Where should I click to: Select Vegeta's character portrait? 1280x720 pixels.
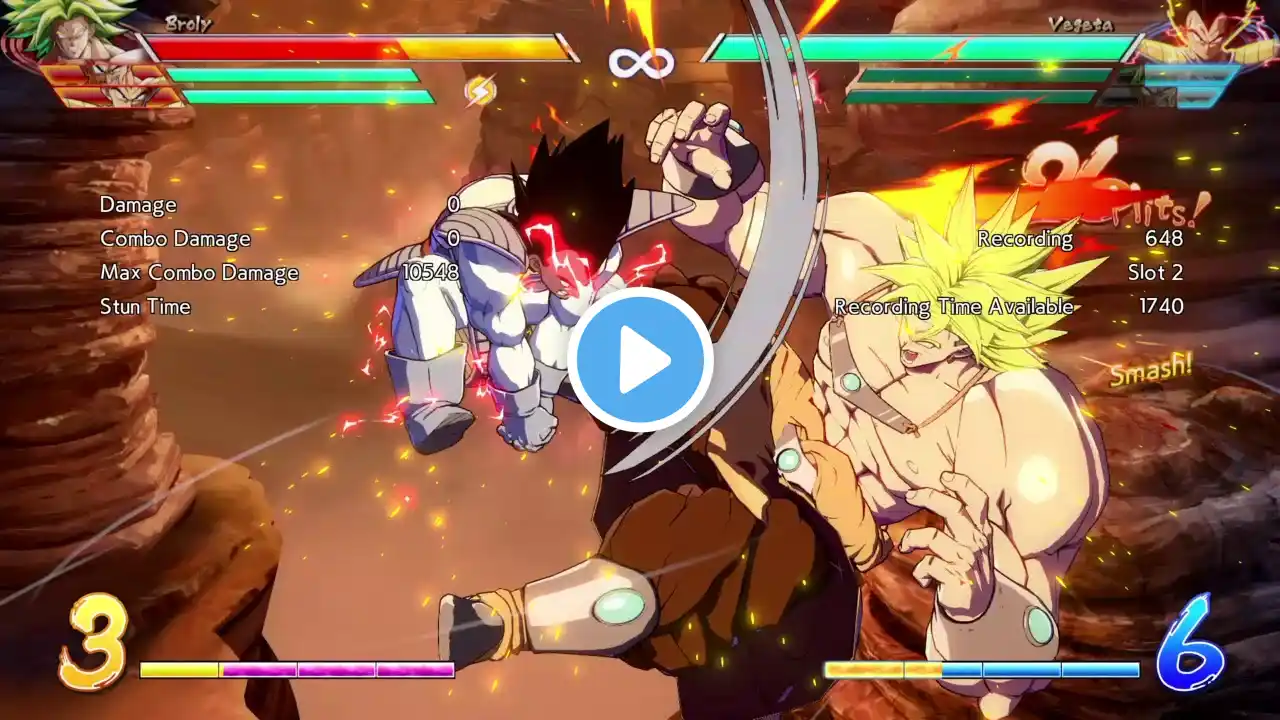(1205, 35)
